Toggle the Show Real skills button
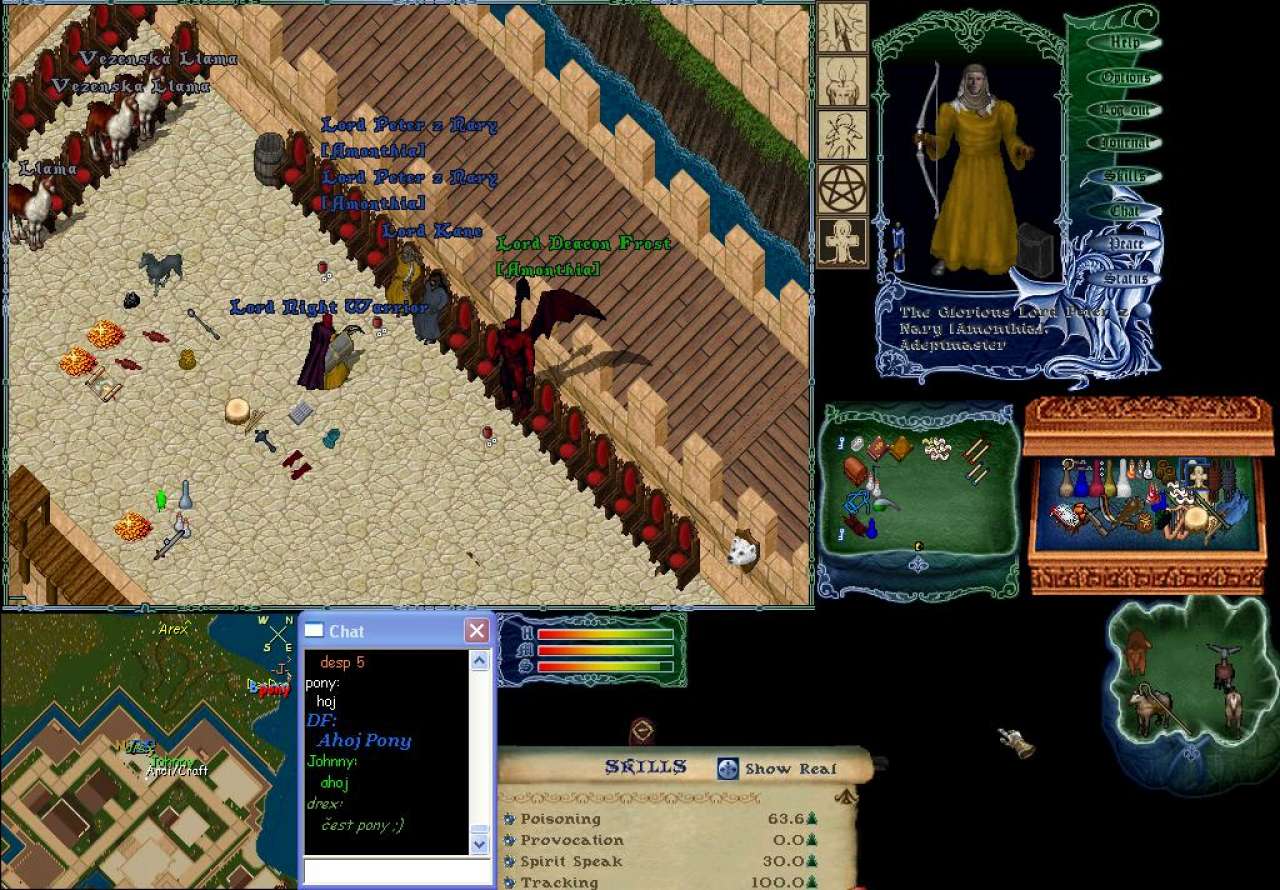Image resolution: width=1280 pixels, height=890 pixels. click(x=728, y=769)
